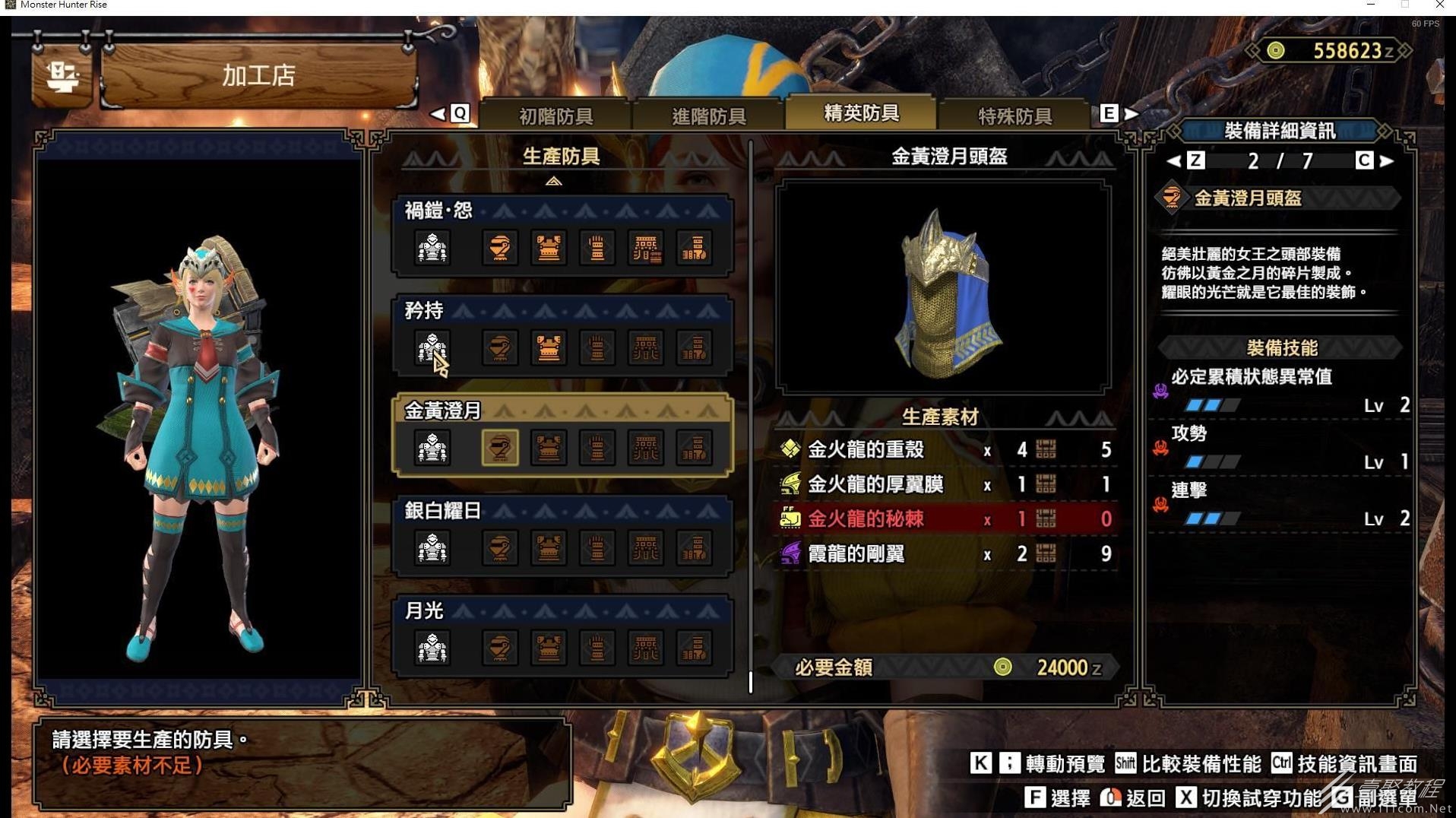Select the 銀白耀日 helmet piece
This screenshot has width=1456, height=818.
499,548
